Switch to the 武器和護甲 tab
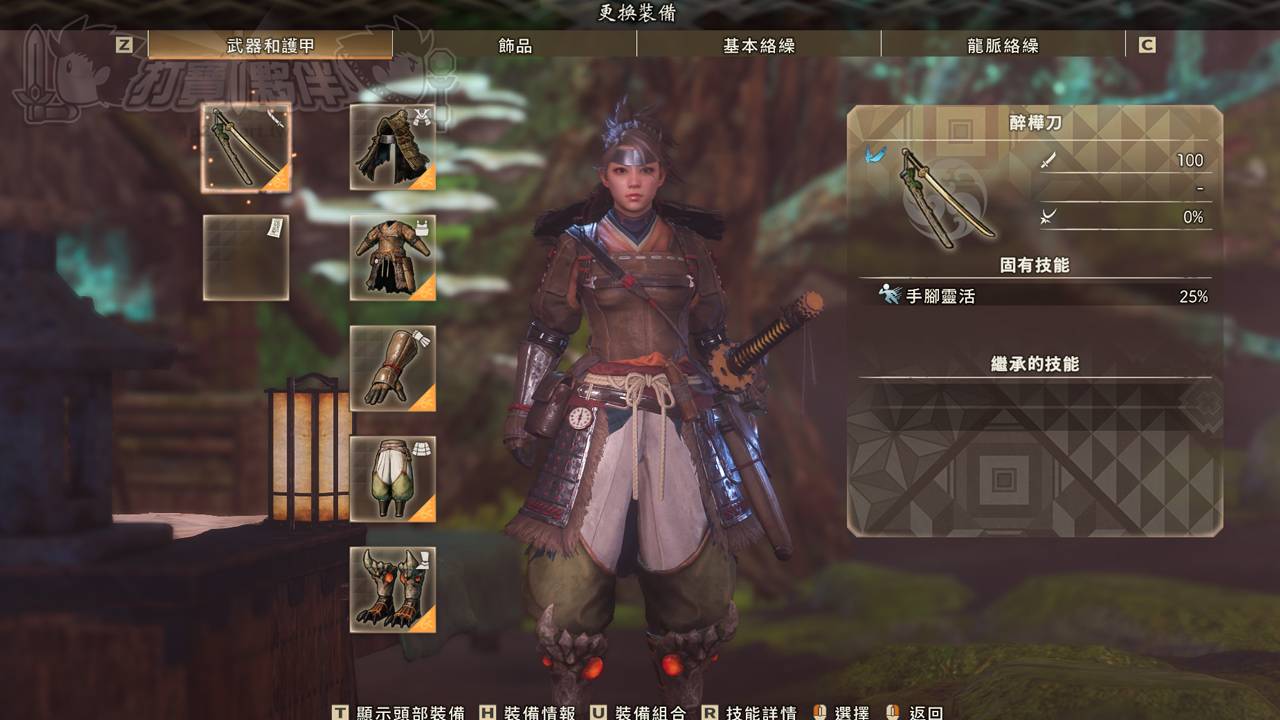 click(270, 45)
